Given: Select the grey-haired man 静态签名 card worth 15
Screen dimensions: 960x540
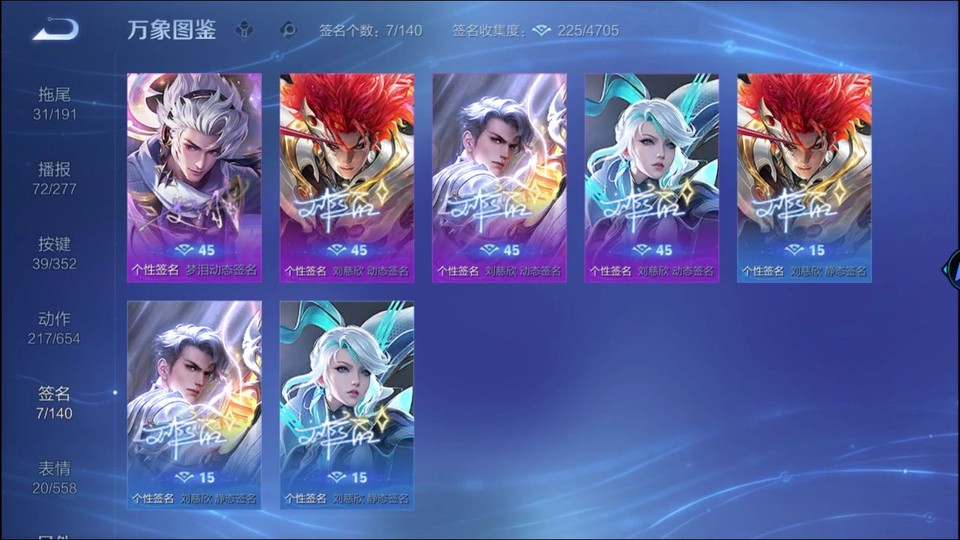Looking at the screenshot, I should pos(194,404).
